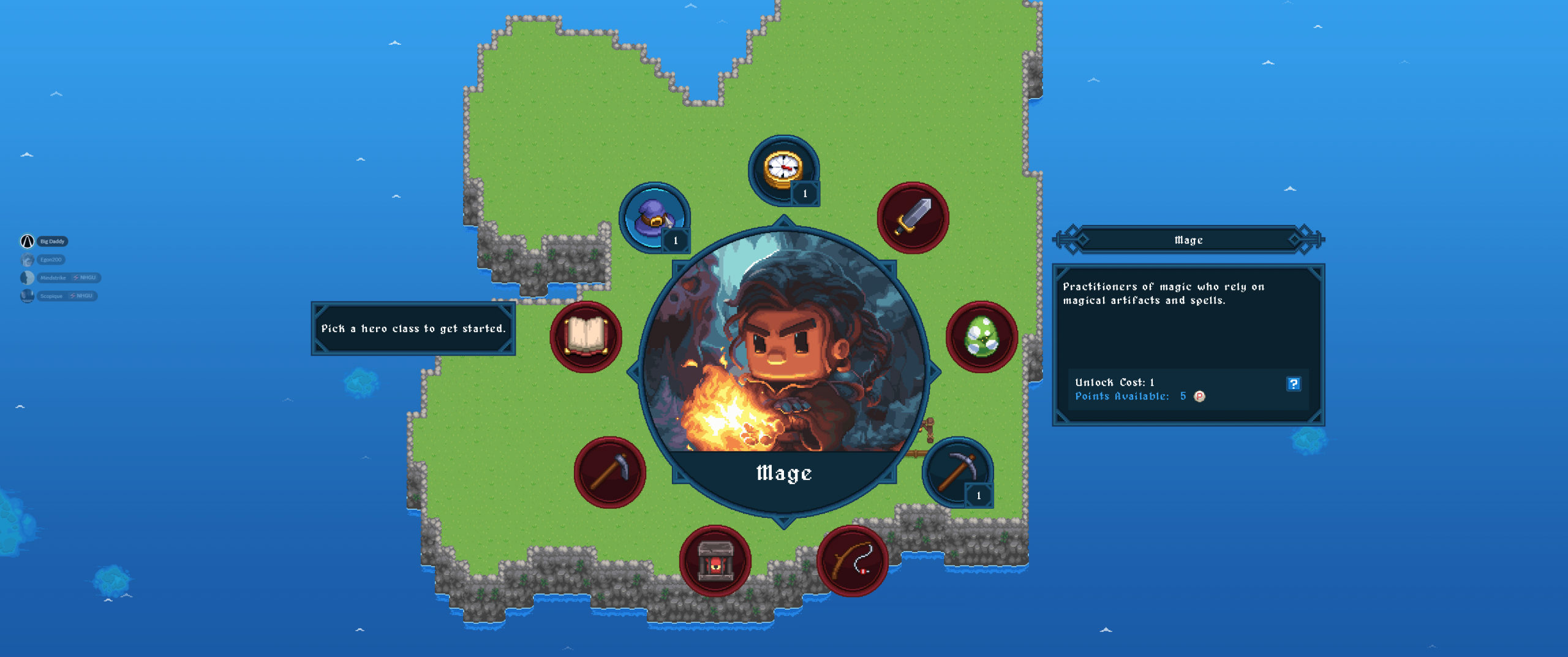The image size is (1568, 657).
Task: Pick the fishing rod icon
Action: pyautogui.click(x=852, y=561)
